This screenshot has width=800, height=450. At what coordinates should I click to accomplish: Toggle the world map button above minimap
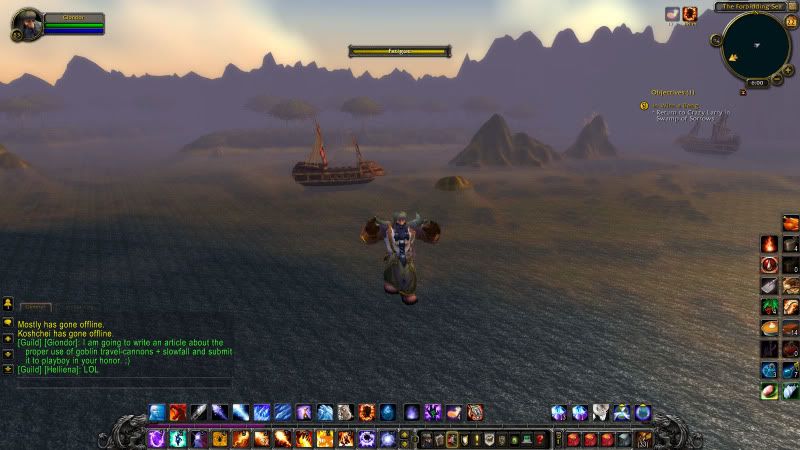[x=794, y=7]
